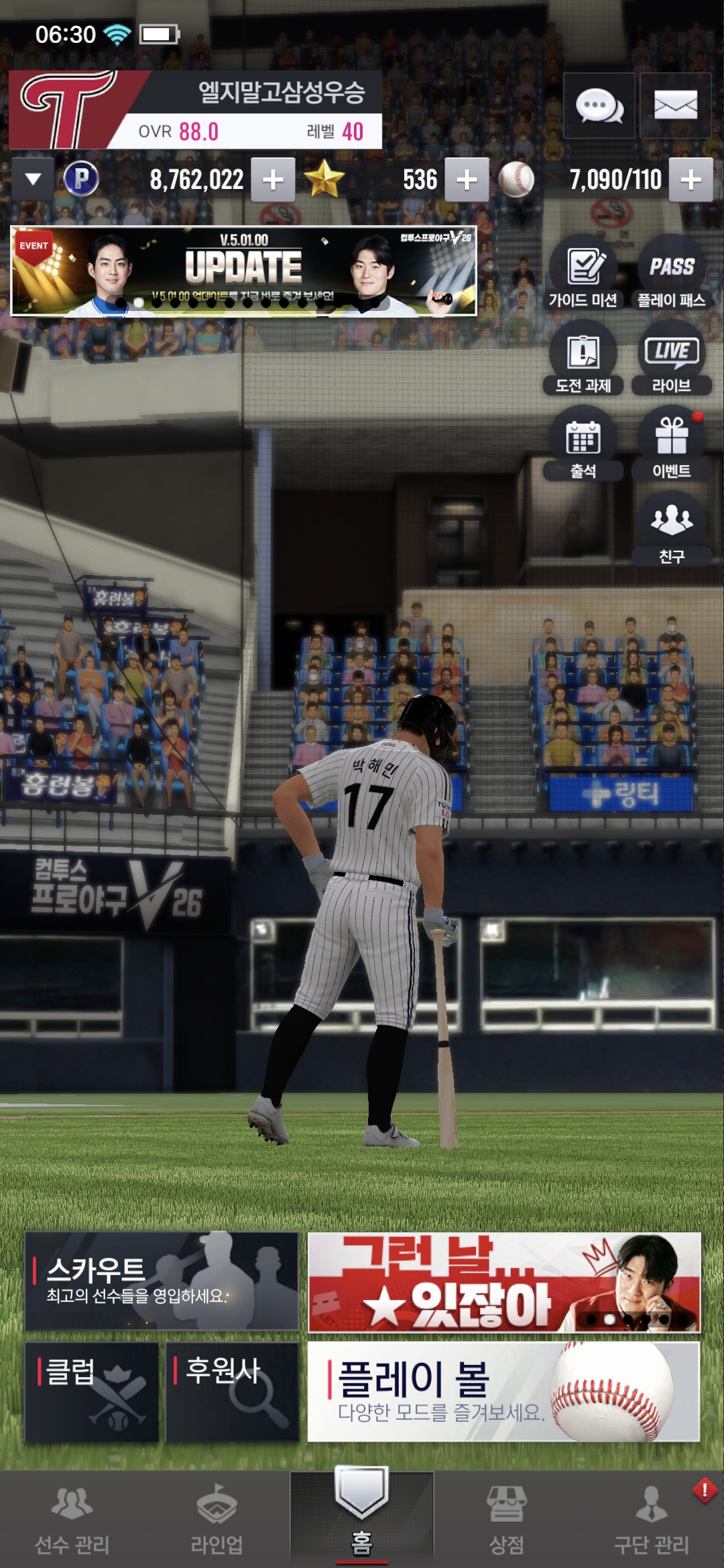Open the 출석 attendance calendar
The image size is (724, 1568).
(x=583, y=444)
